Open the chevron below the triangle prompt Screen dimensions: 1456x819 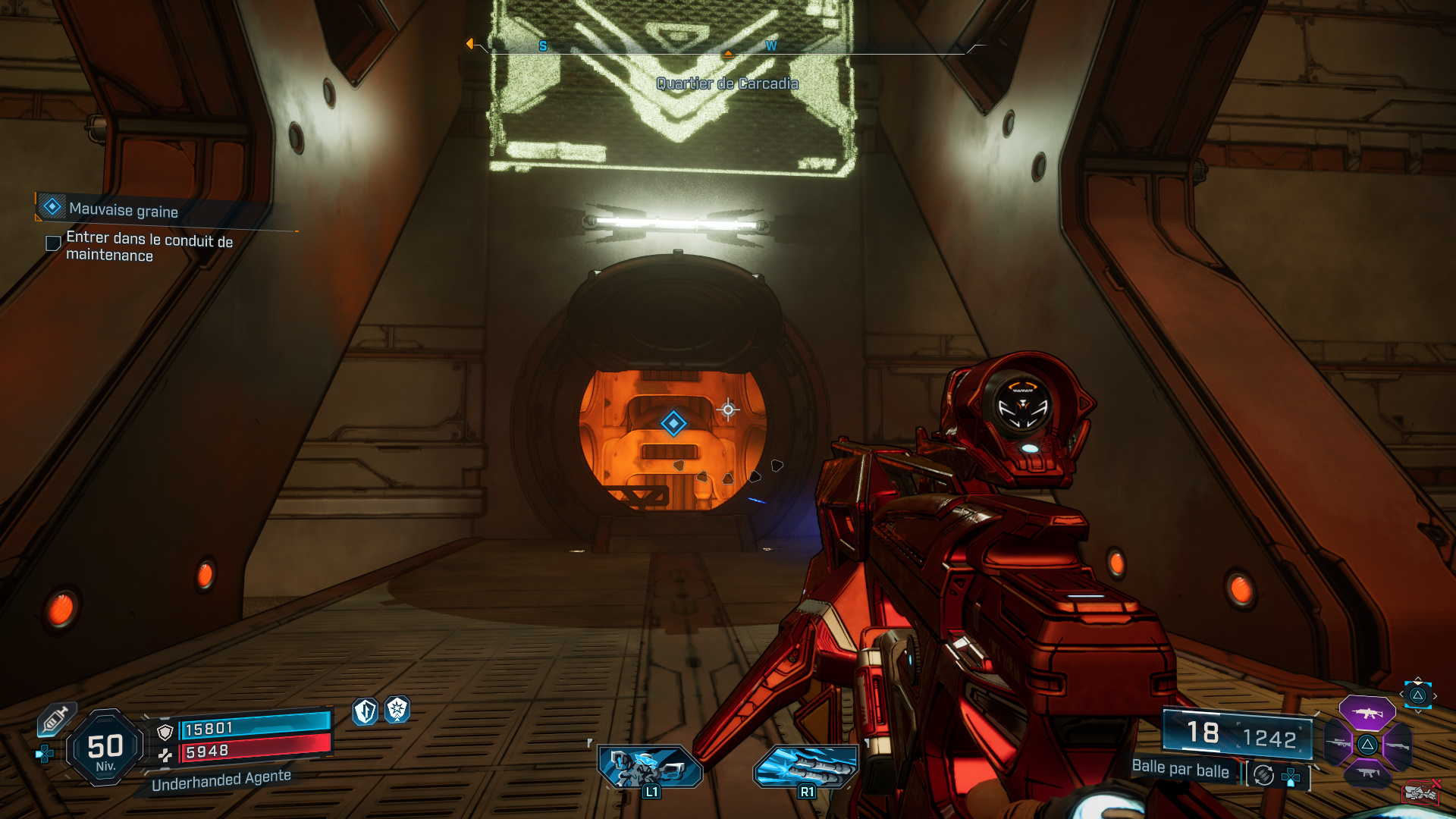(1418, 713)
